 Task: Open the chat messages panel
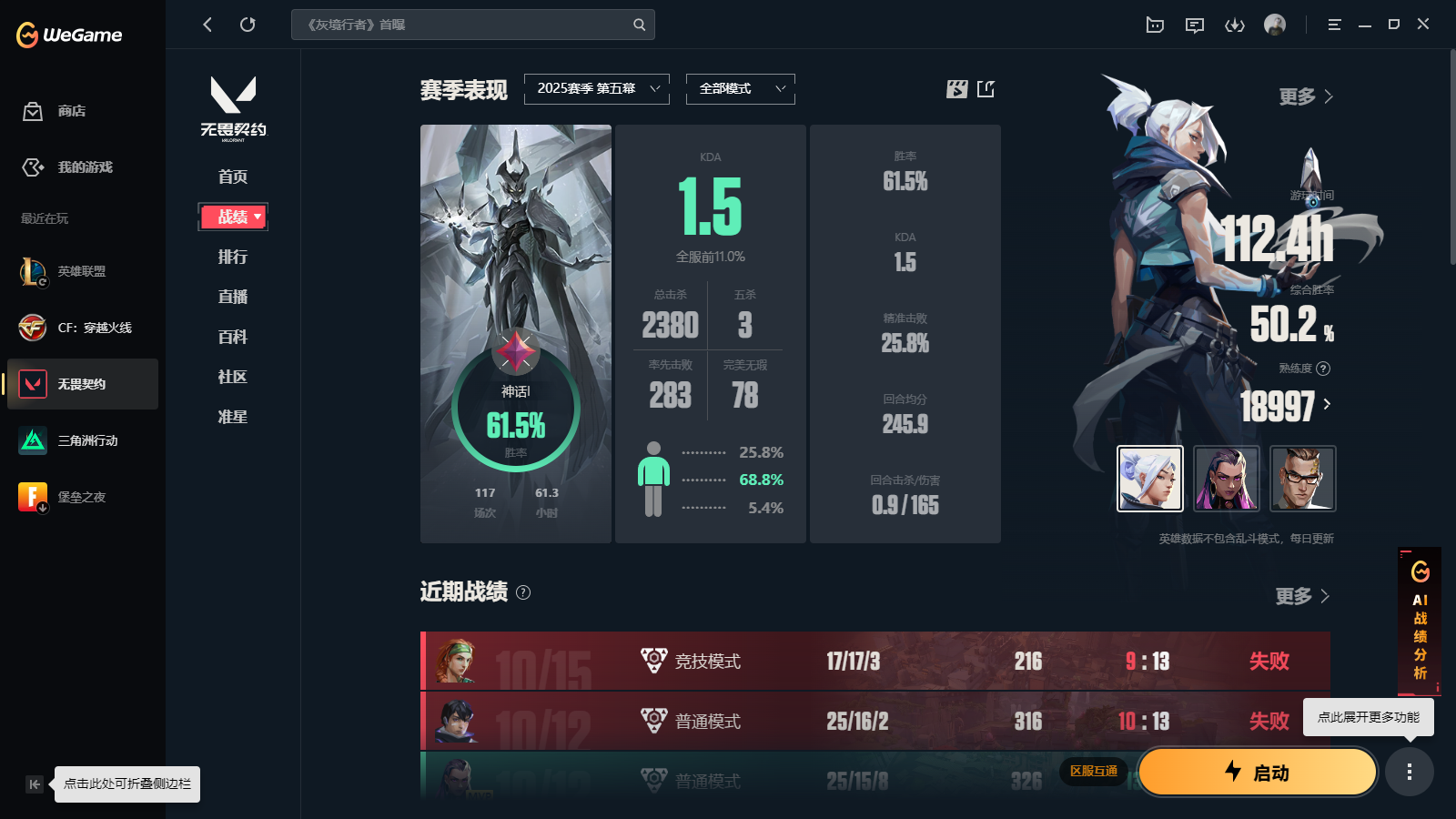(1195, 25)
